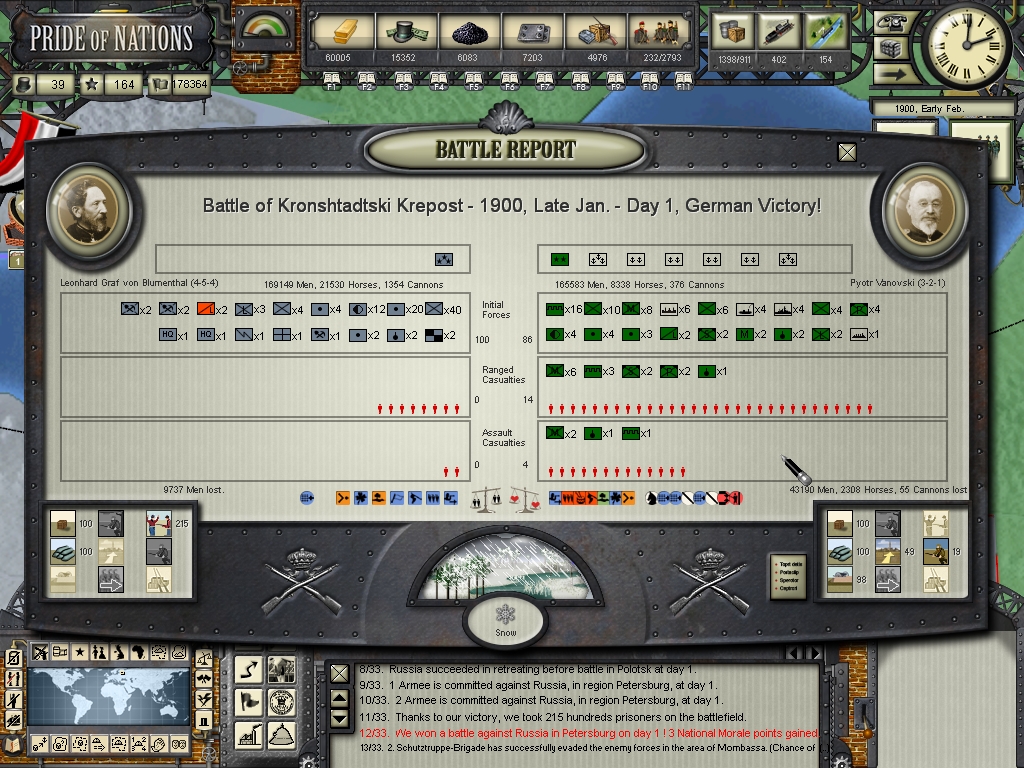Click the world minimap

pos(108,699)
